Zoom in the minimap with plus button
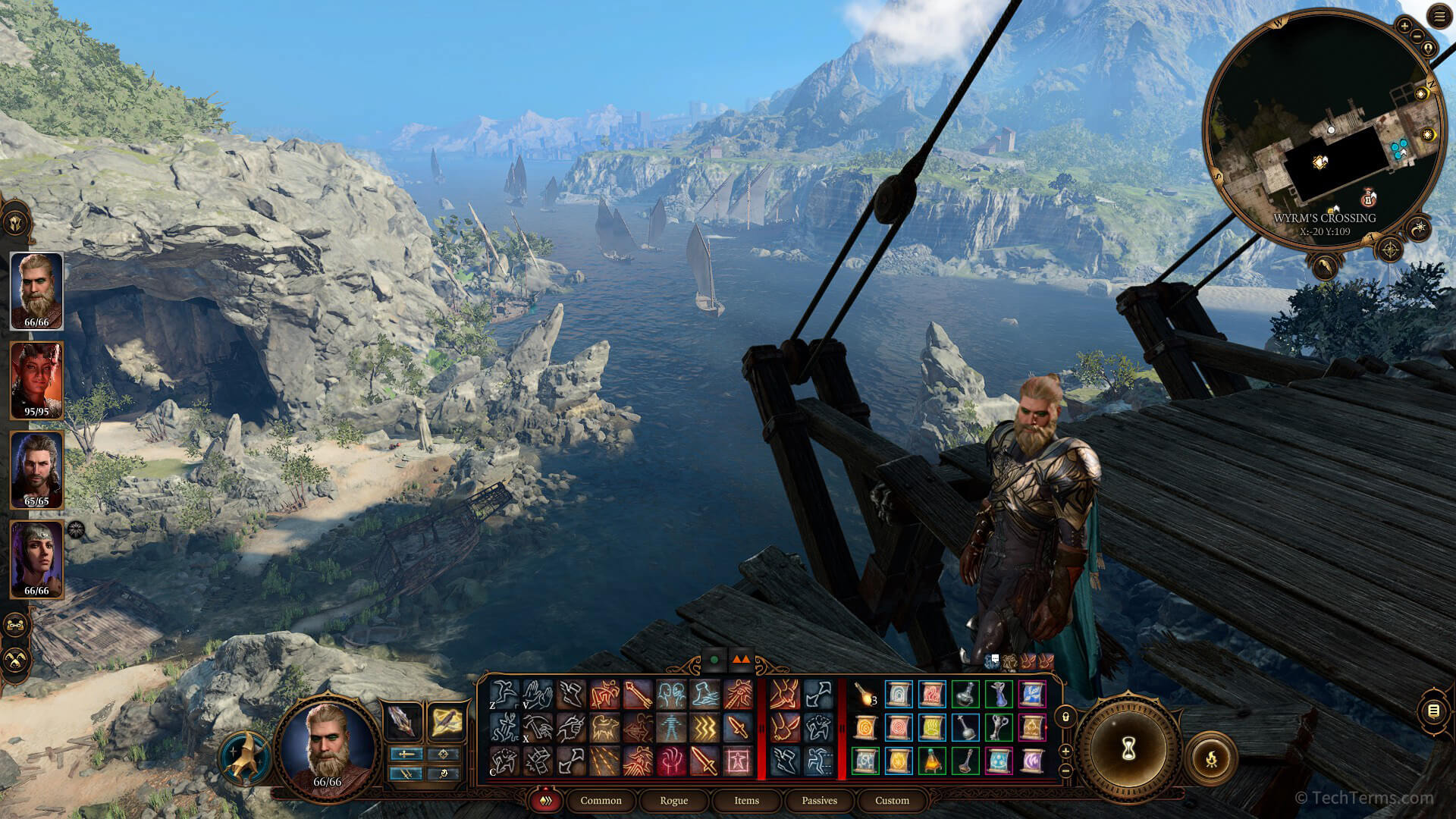 point(1404,27)
